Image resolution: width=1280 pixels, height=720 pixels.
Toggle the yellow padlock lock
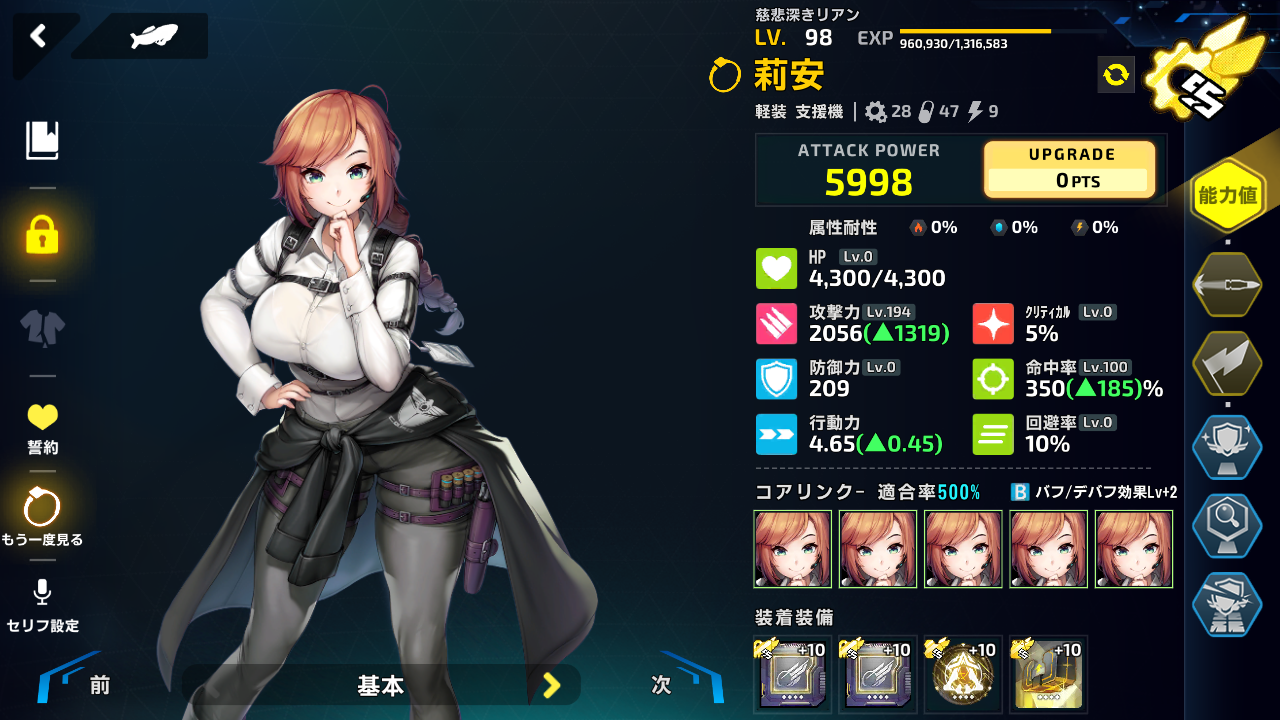click(42, 235)
